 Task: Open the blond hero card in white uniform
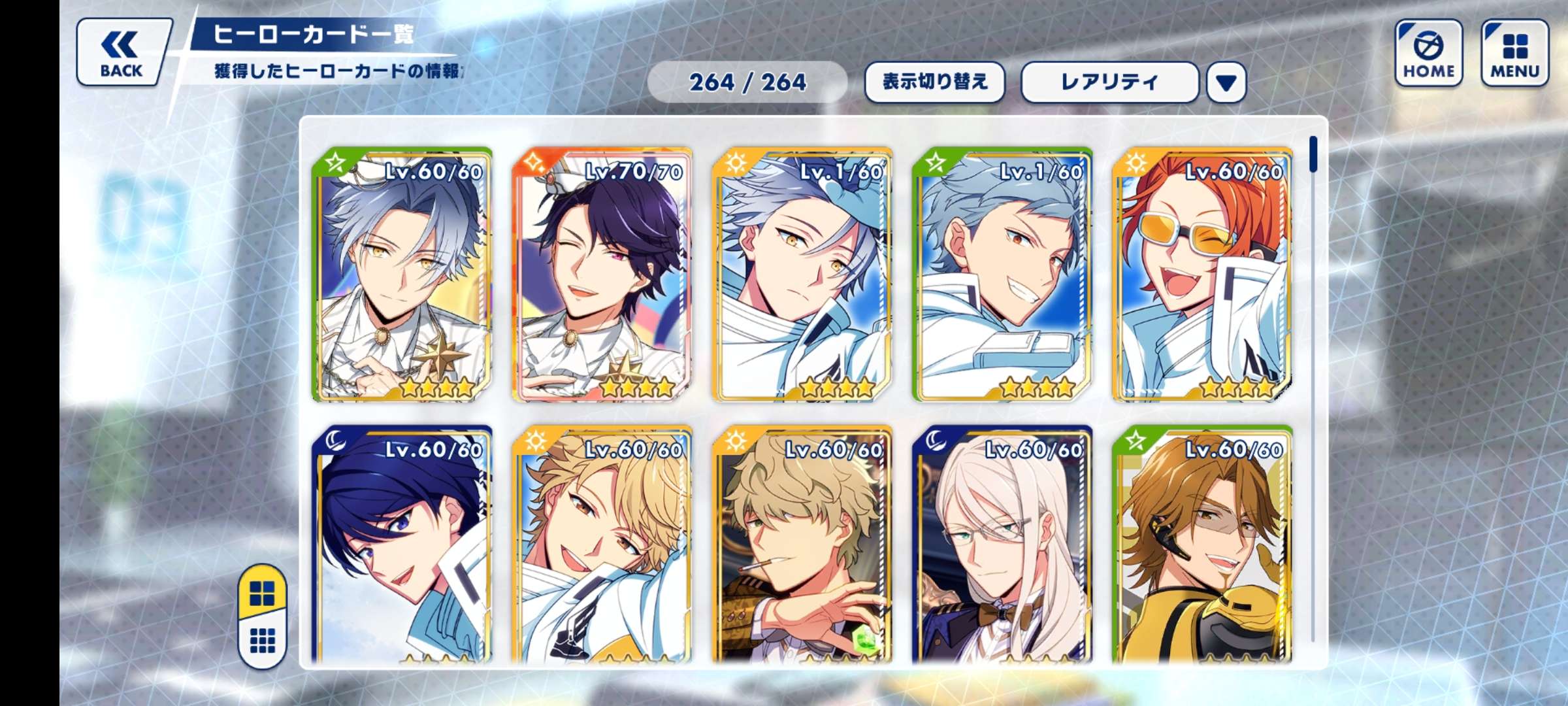pyautogui.click(x=602, y=546)
